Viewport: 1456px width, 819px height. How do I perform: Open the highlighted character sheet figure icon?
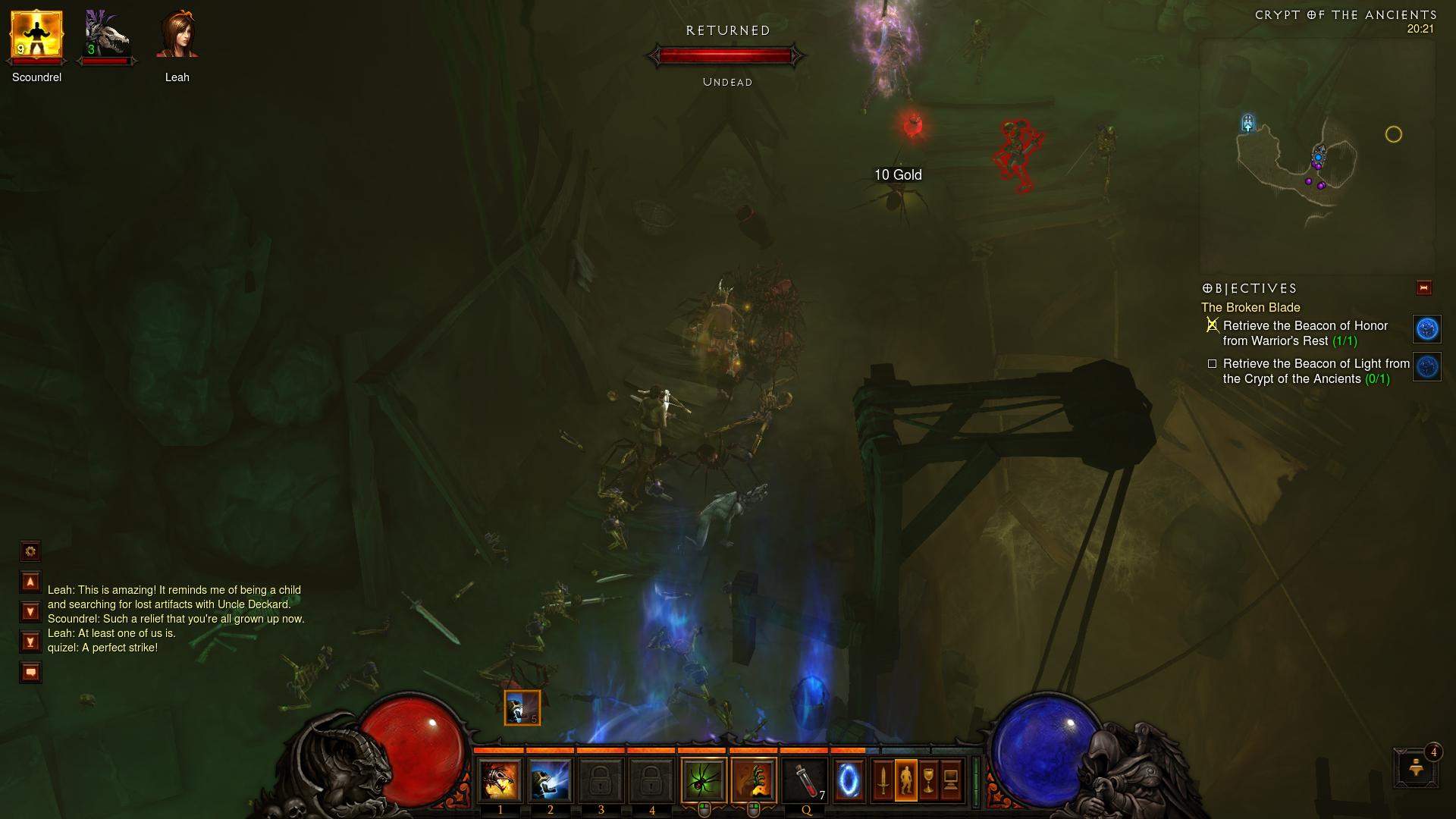[x=907, y=781]
